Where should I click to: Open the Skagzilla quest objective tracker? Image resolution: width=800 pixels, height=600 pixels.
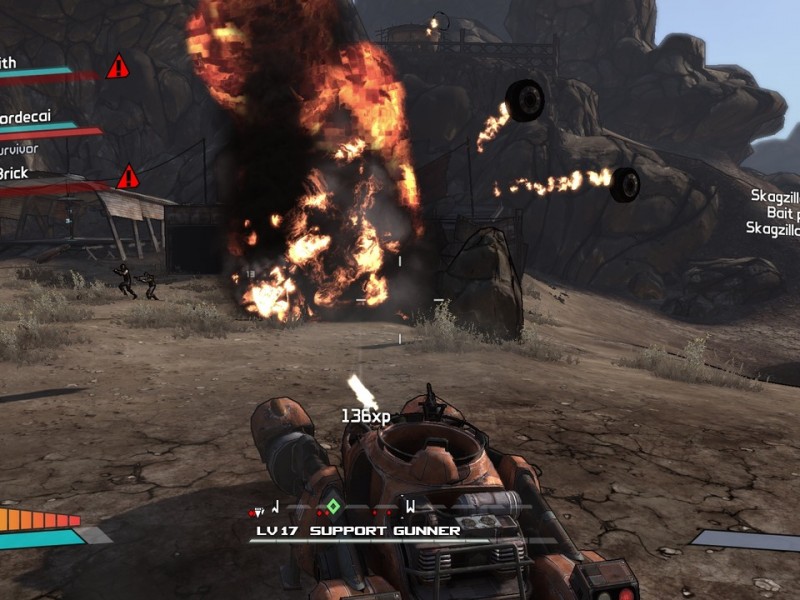[x=774, y=212]
